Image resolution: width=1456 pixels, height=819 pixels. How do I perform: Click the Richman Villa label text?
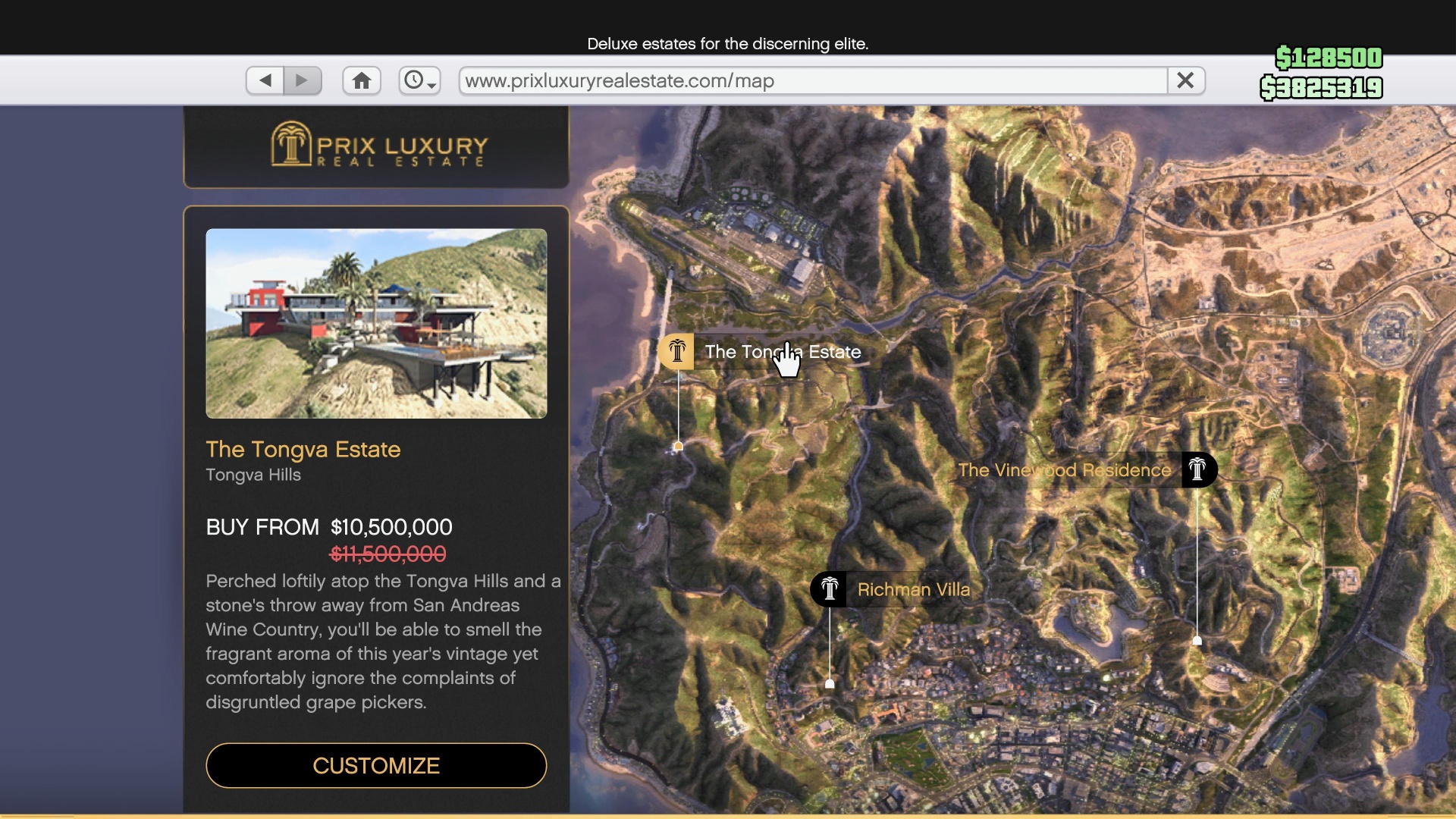click(x=912, y=589)
